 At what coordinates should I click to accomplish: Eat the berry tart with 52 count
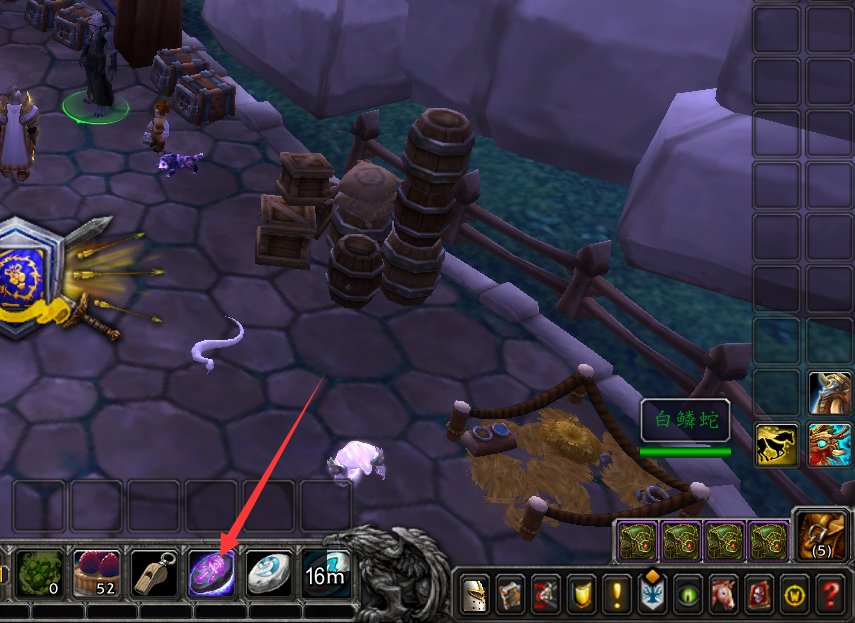tap(97, 573)
